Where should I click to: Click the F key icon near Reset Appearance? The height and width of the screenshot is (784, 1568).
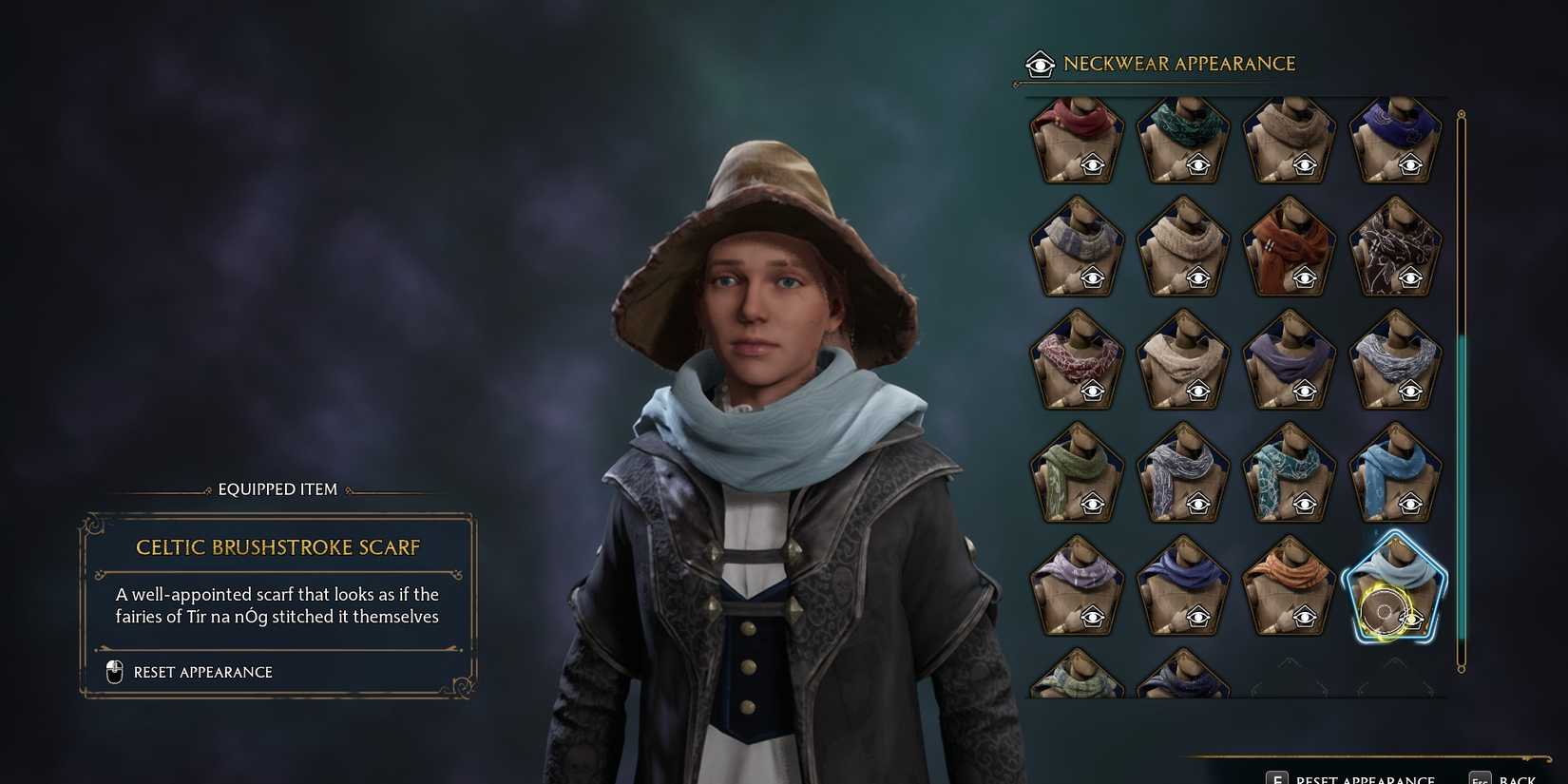click(x=1277, y=776)
